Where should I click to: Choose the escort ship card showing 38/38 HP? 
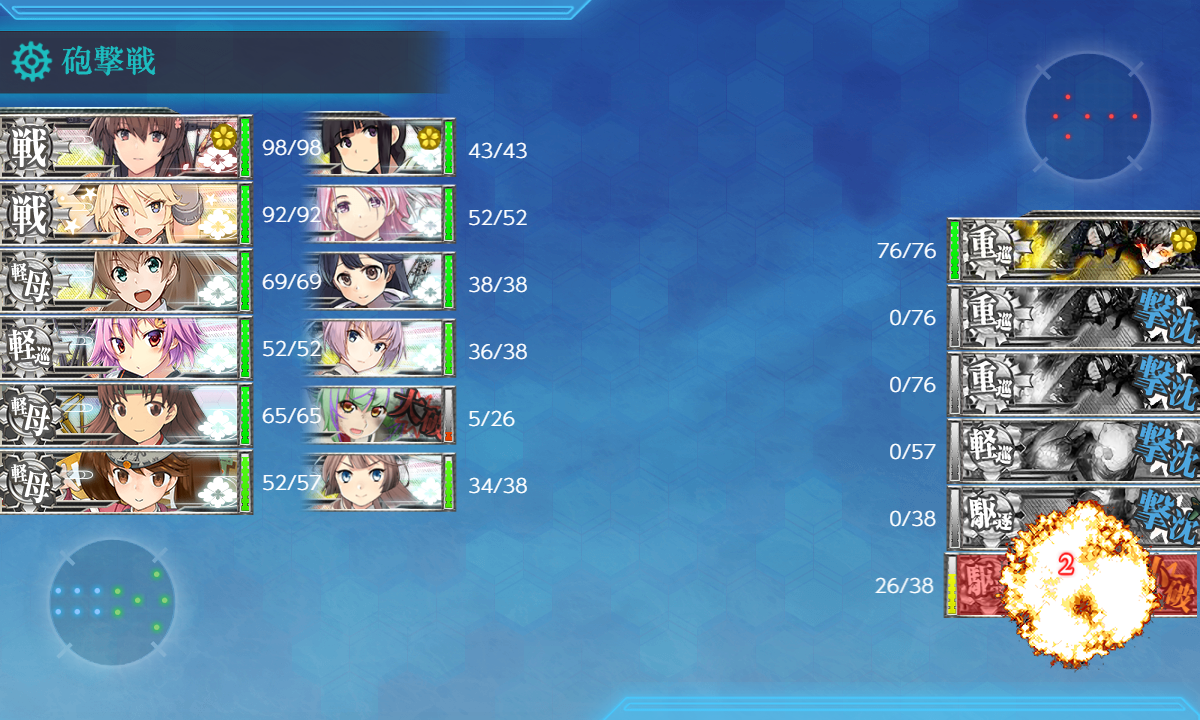tap(380, 284)
